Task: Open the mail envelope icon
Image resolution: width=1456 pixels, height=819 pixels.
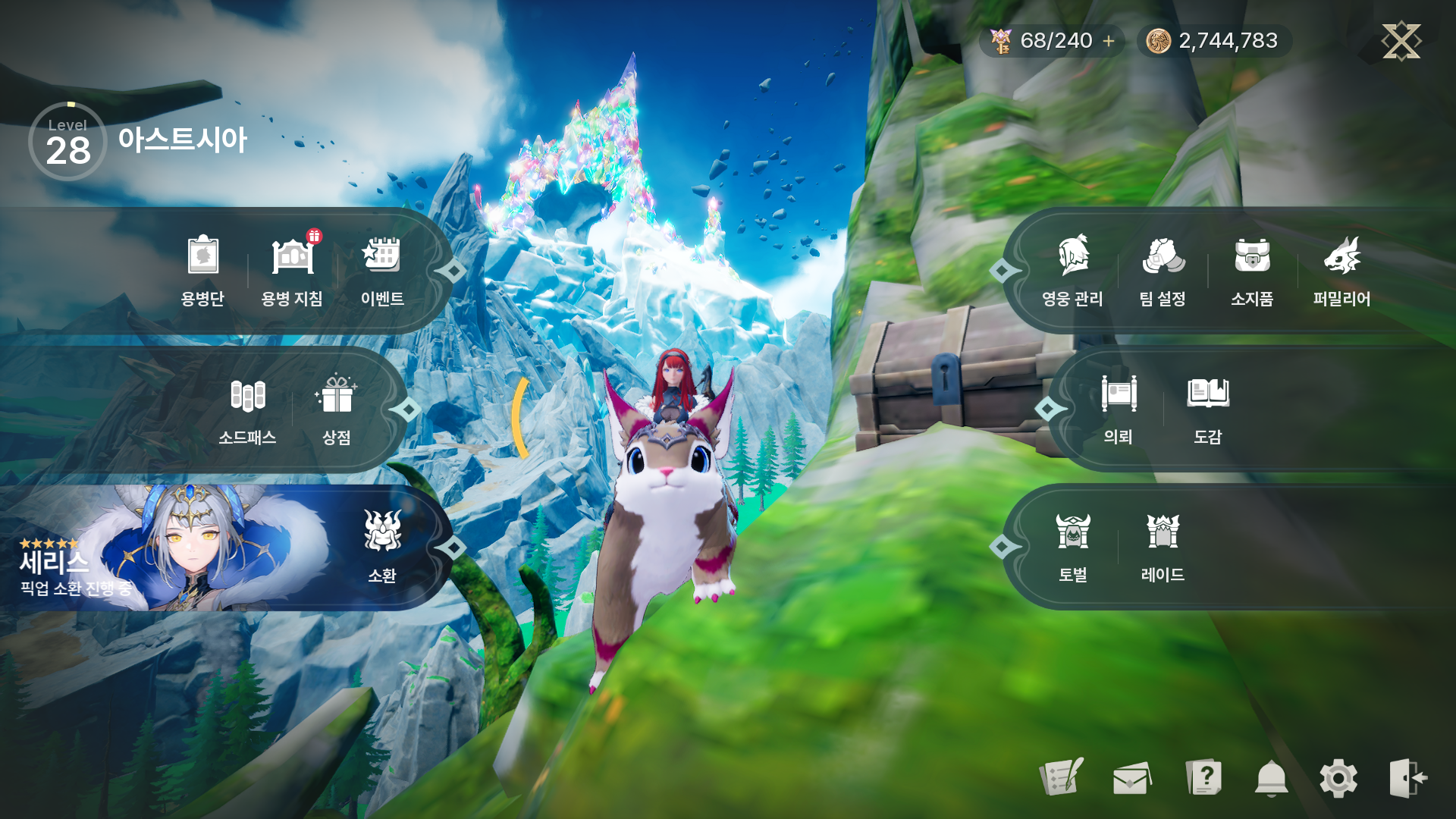Action: pyautogui.click(x=1131, y=778)
